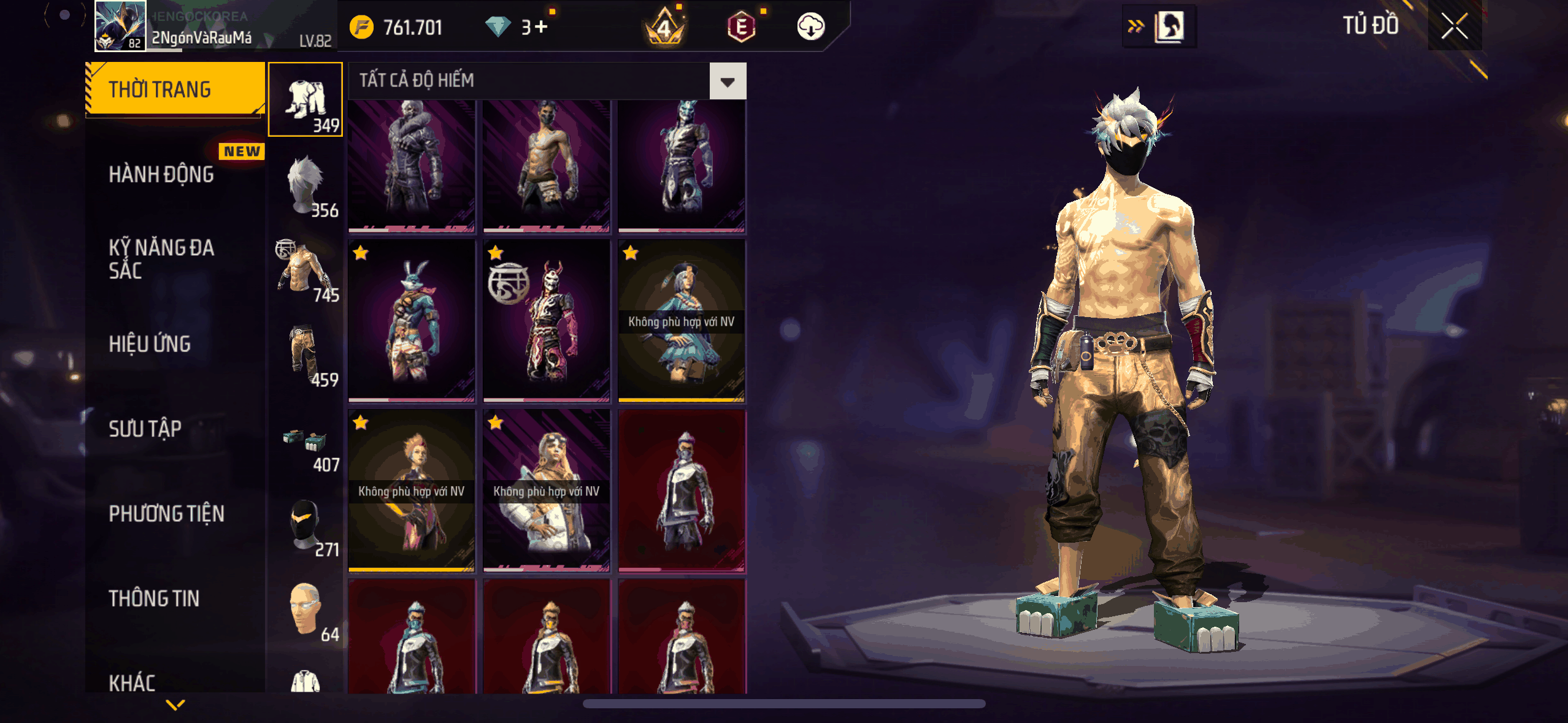
Task: Open the player profile avatar
Action: point(120,26)
